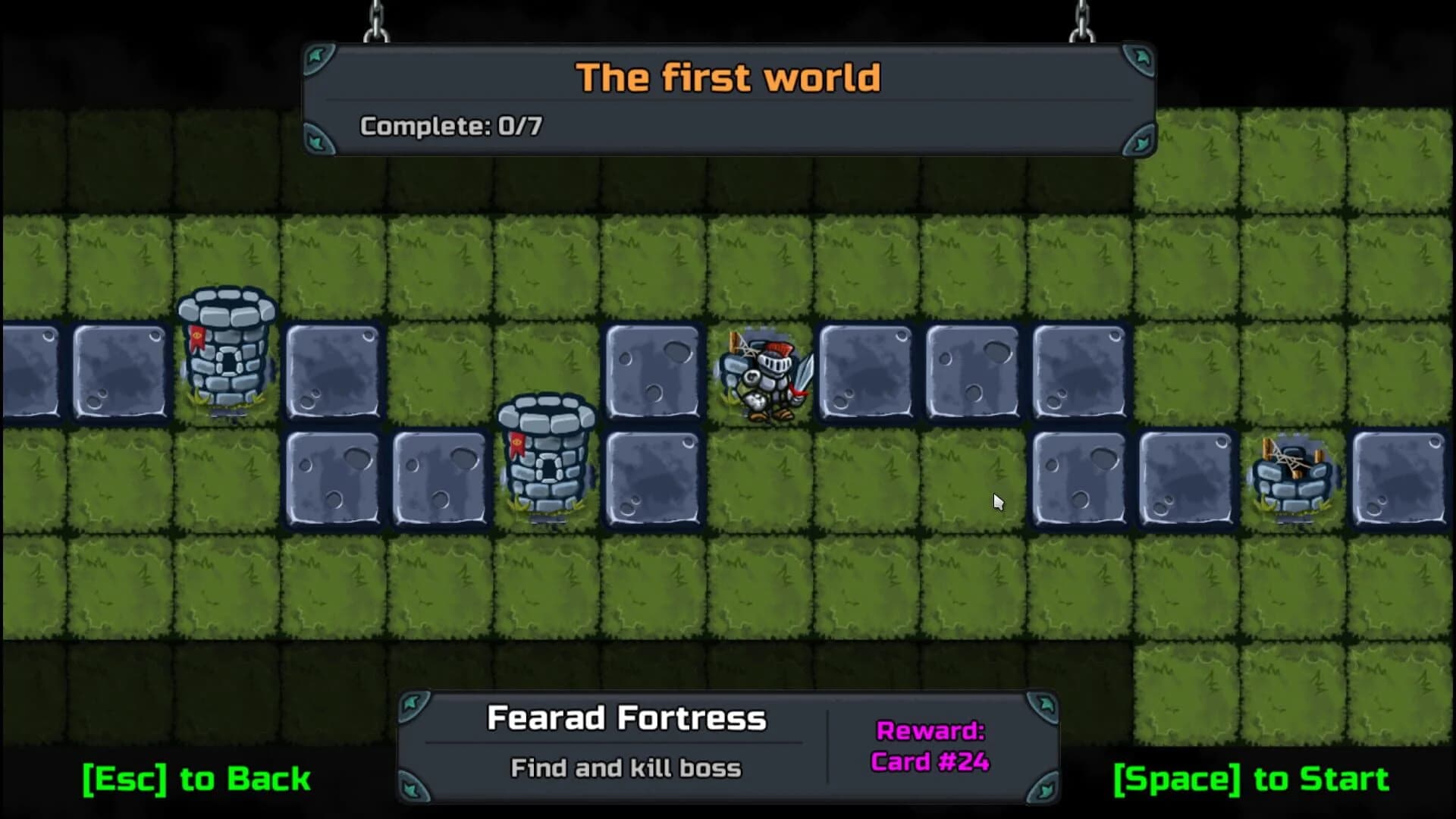Select the middle tower with red flag
The height and width of the screenshot is (819, 1456).
click(x=548, y=455)
